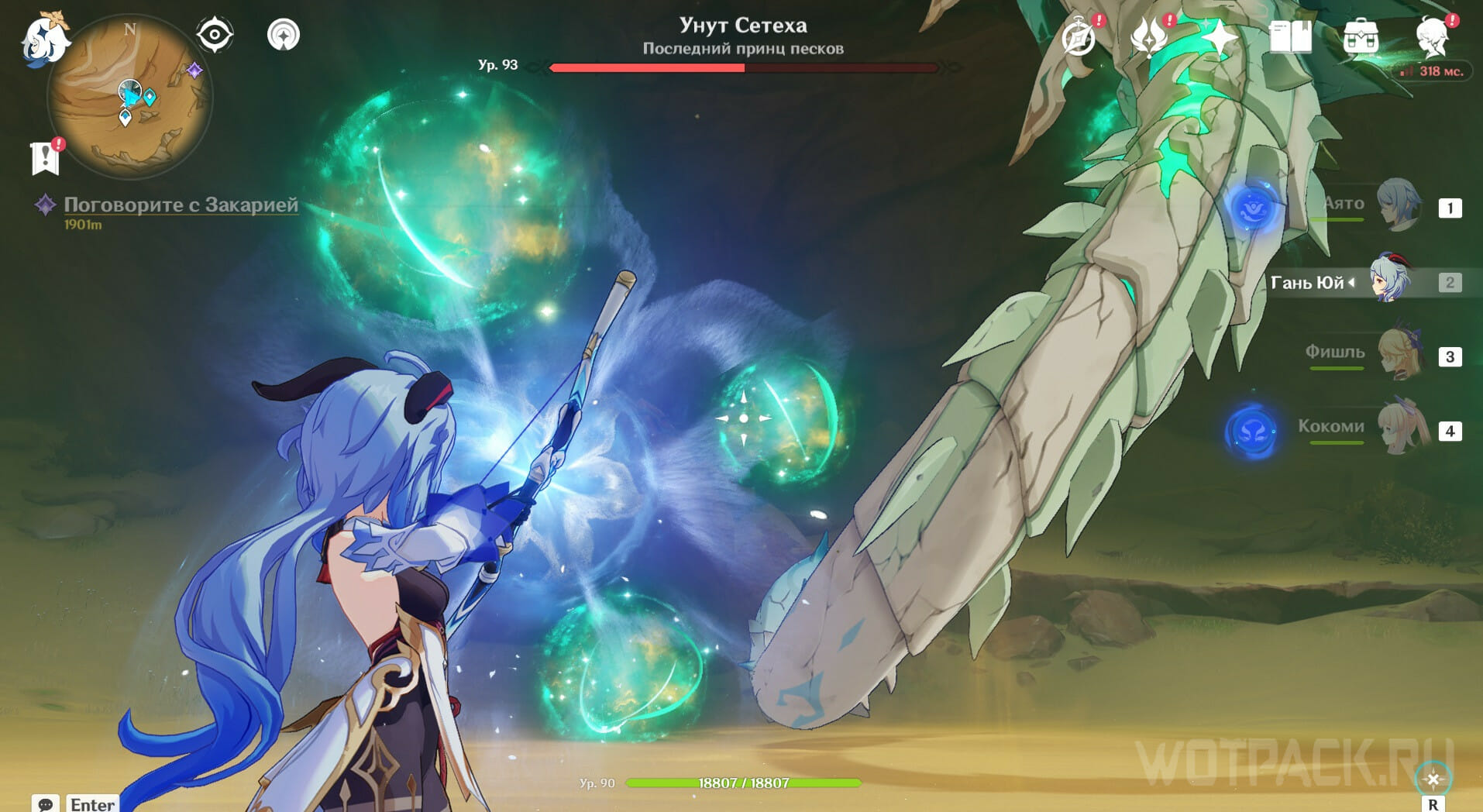This screenshot has width=1483, height=812.
Task: Open the Paimon menu icon
Action: coord(44,39)
